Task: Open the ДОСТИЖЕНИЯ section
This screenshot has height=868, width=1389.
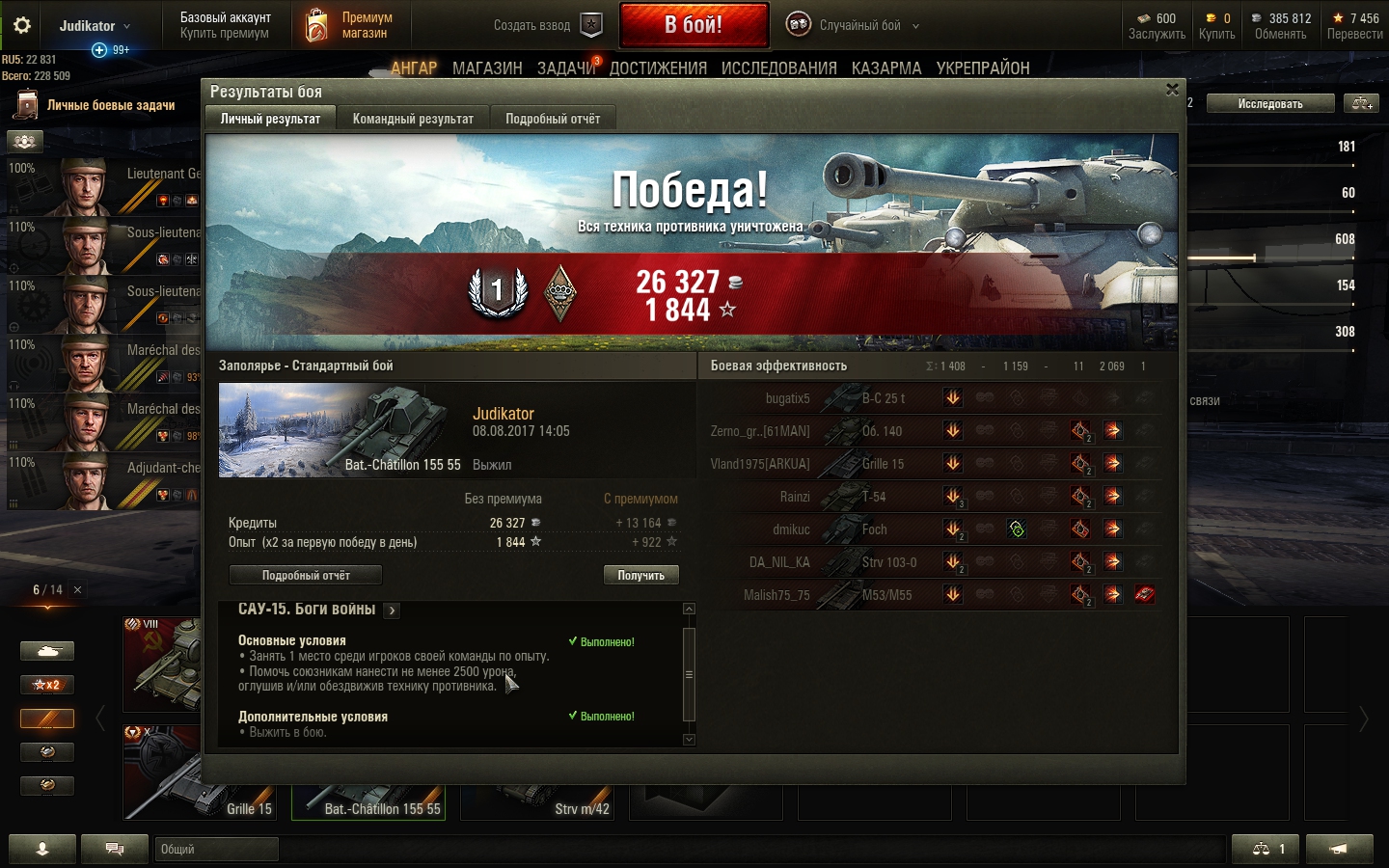Action: [x=658, y=68]
